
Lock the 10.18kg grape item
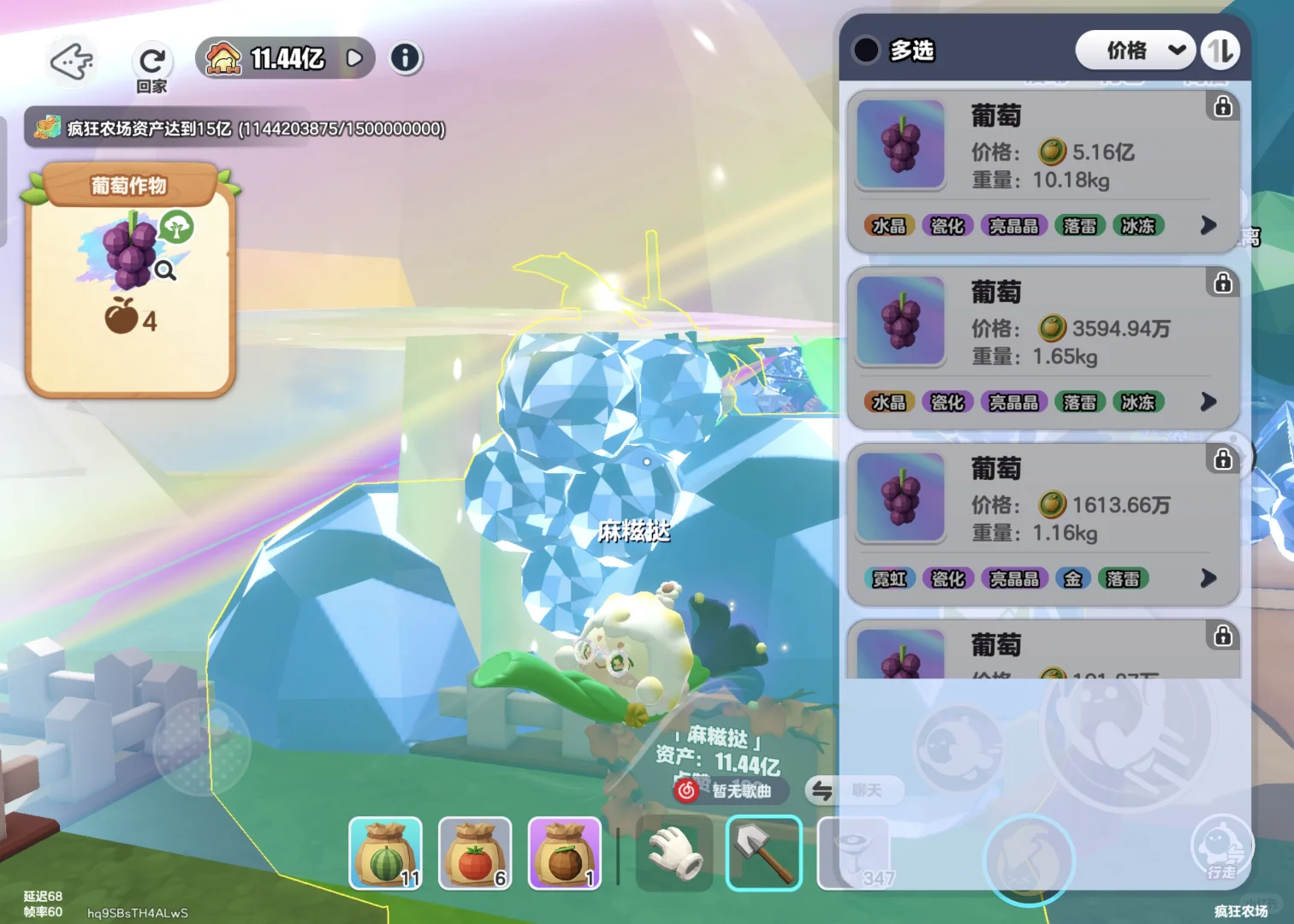(1223, 106)
